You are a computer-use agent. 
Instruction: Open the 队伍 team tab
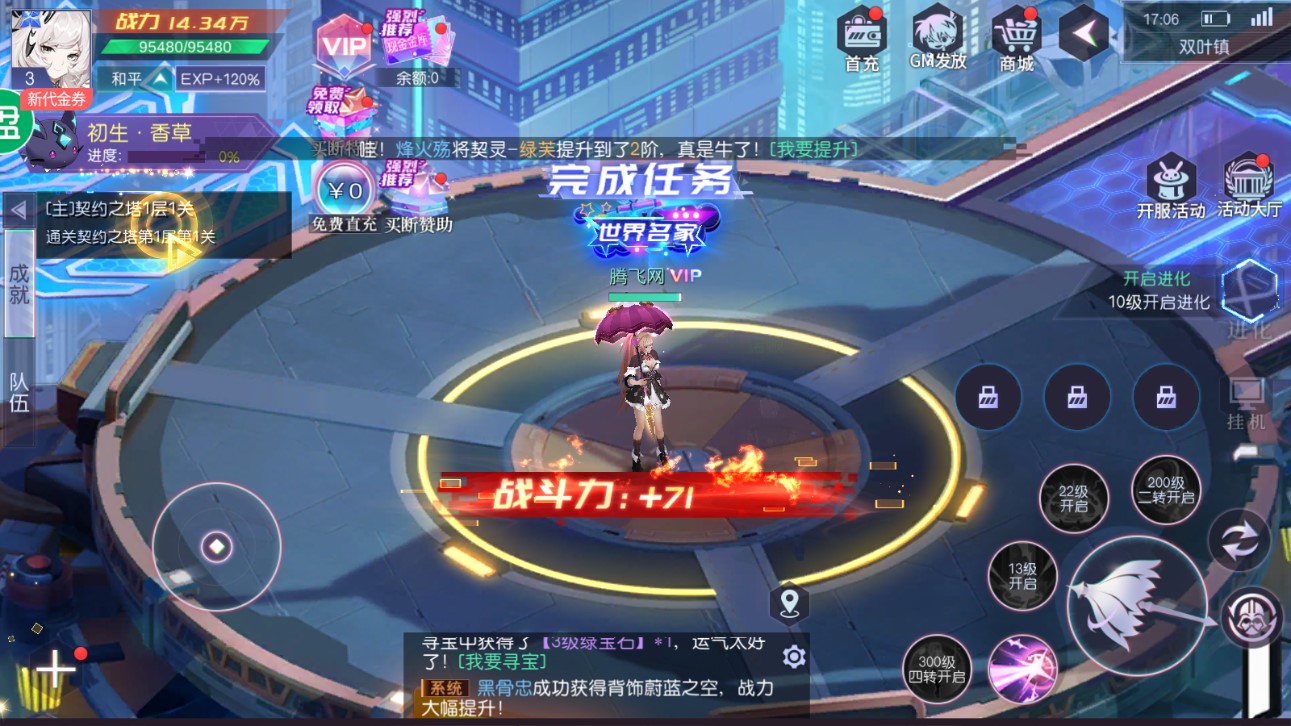click(19, 391)
